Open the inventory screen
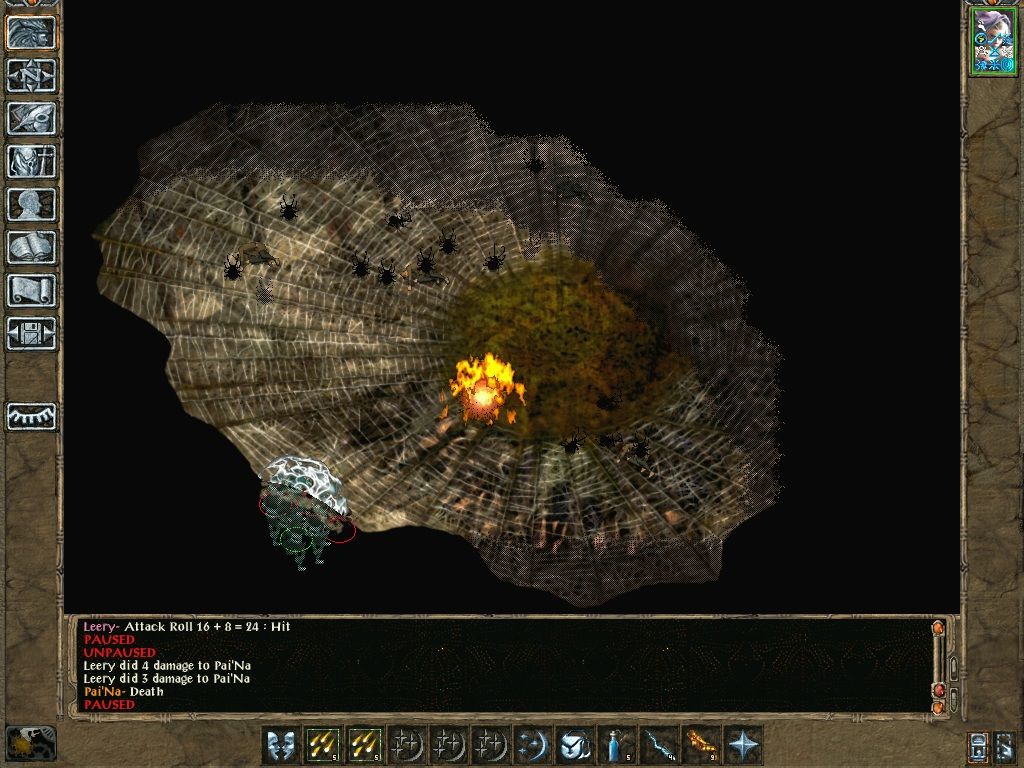This screenshot has width=1024, height=768. tap(32, 161)
